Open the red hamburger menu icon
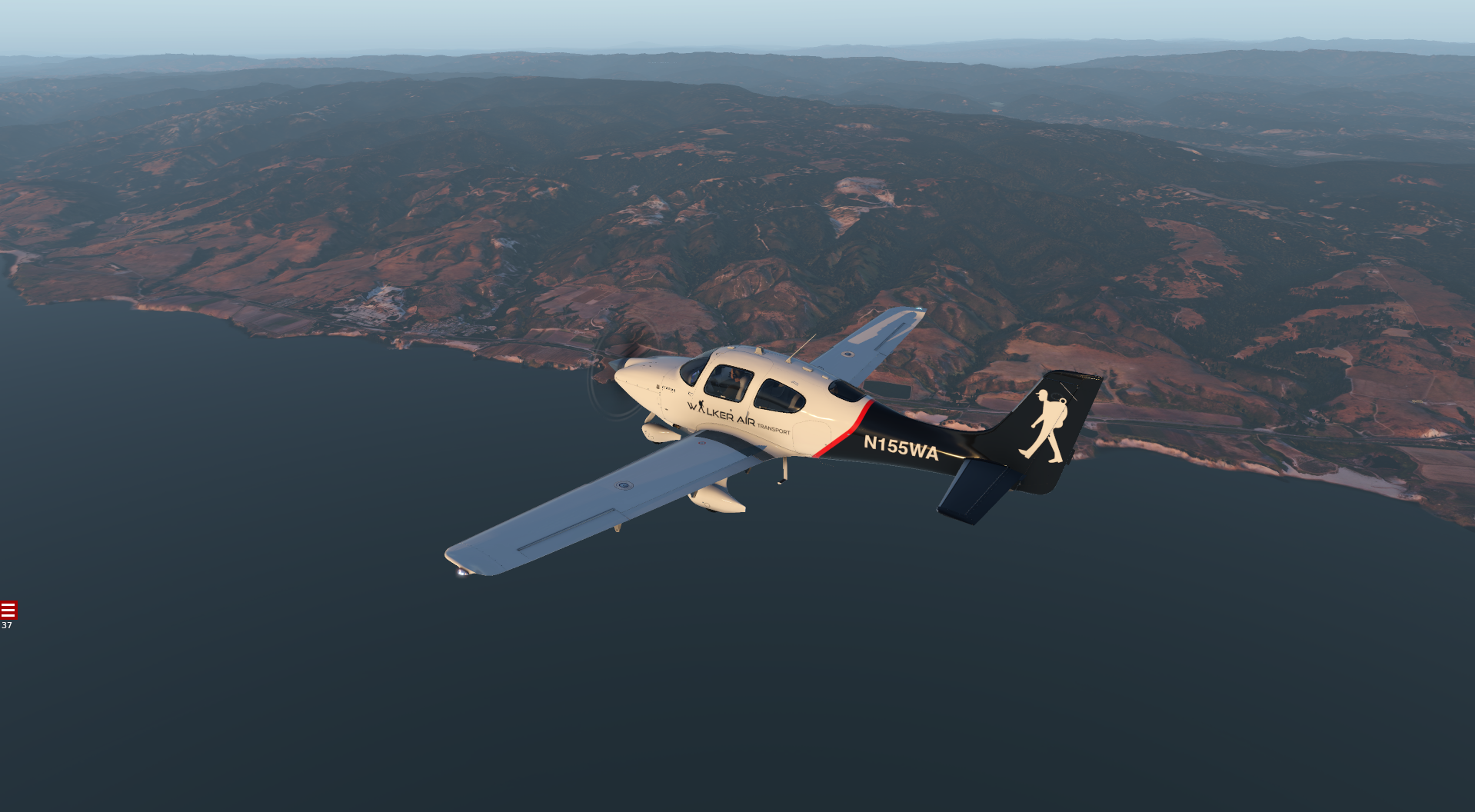1475x812 pixels. [x=8, y=611]
